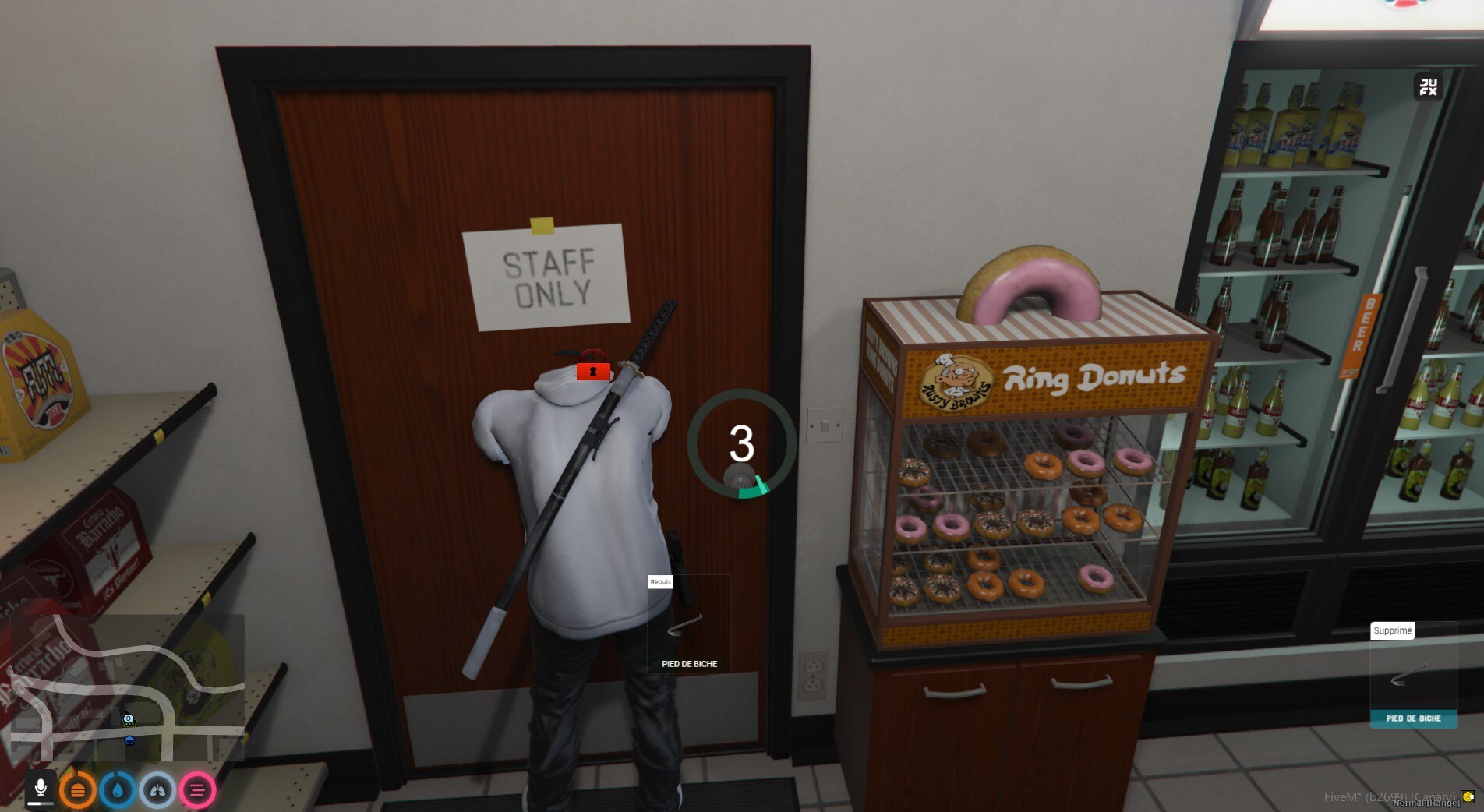
Task: Click the minimap street map
Action: point(125,687)
